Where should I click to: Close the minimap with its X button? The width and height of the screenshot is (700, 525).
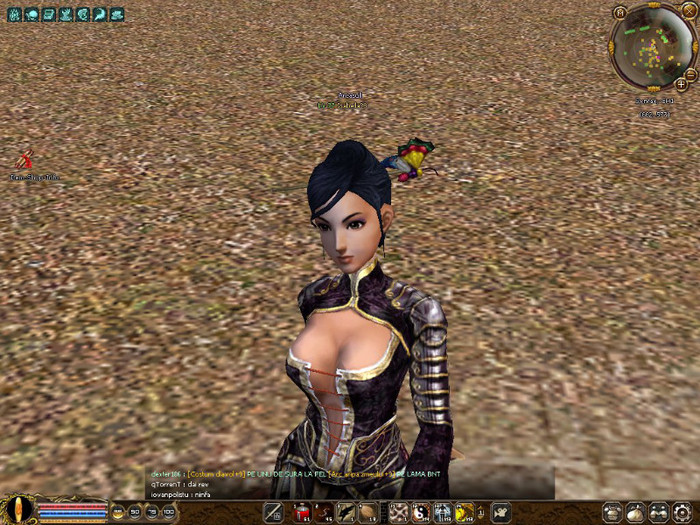coord(688,10)
